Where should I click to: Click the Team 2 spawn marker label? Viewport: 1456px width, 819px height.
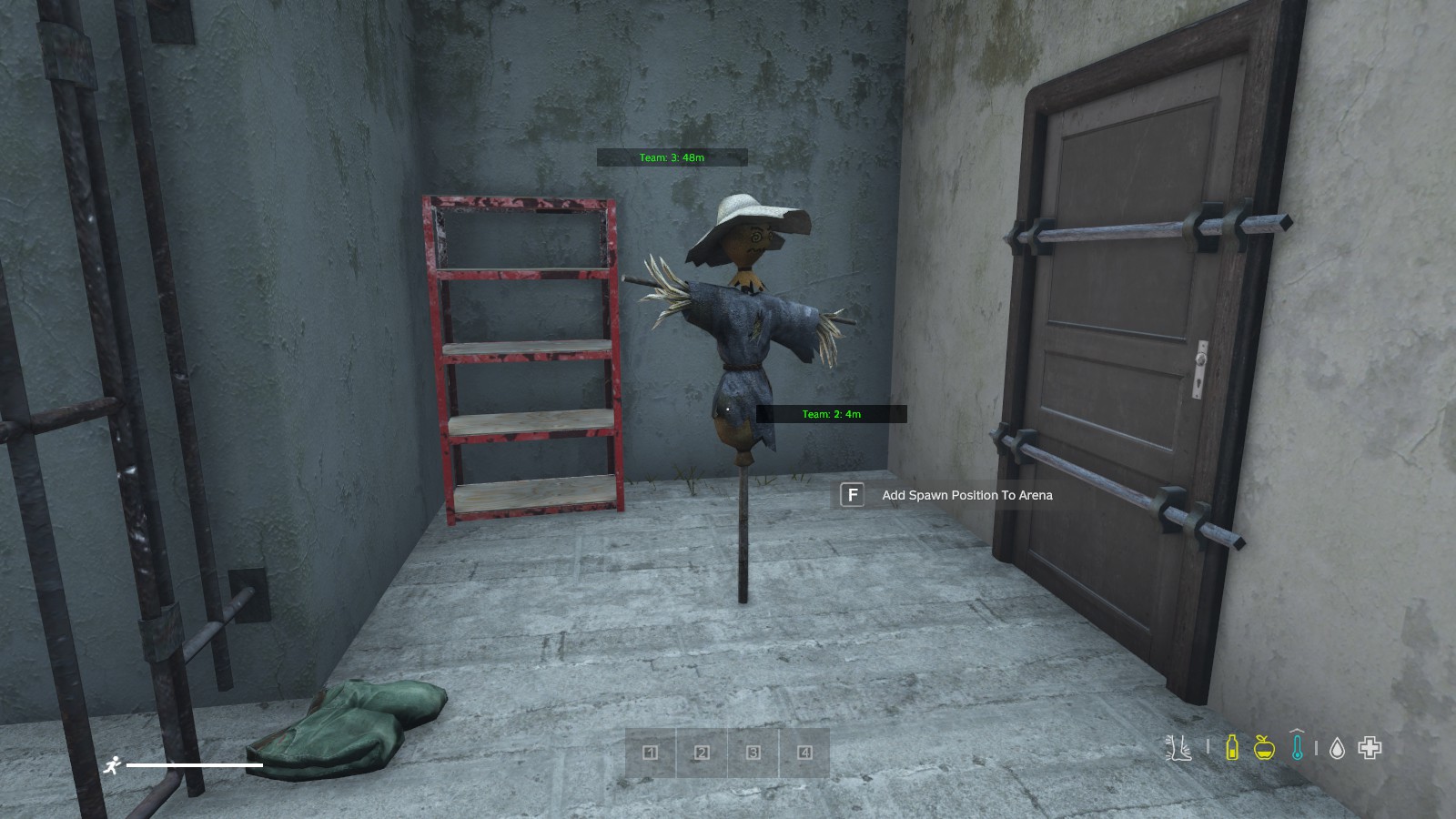click(x=832, y=414)
